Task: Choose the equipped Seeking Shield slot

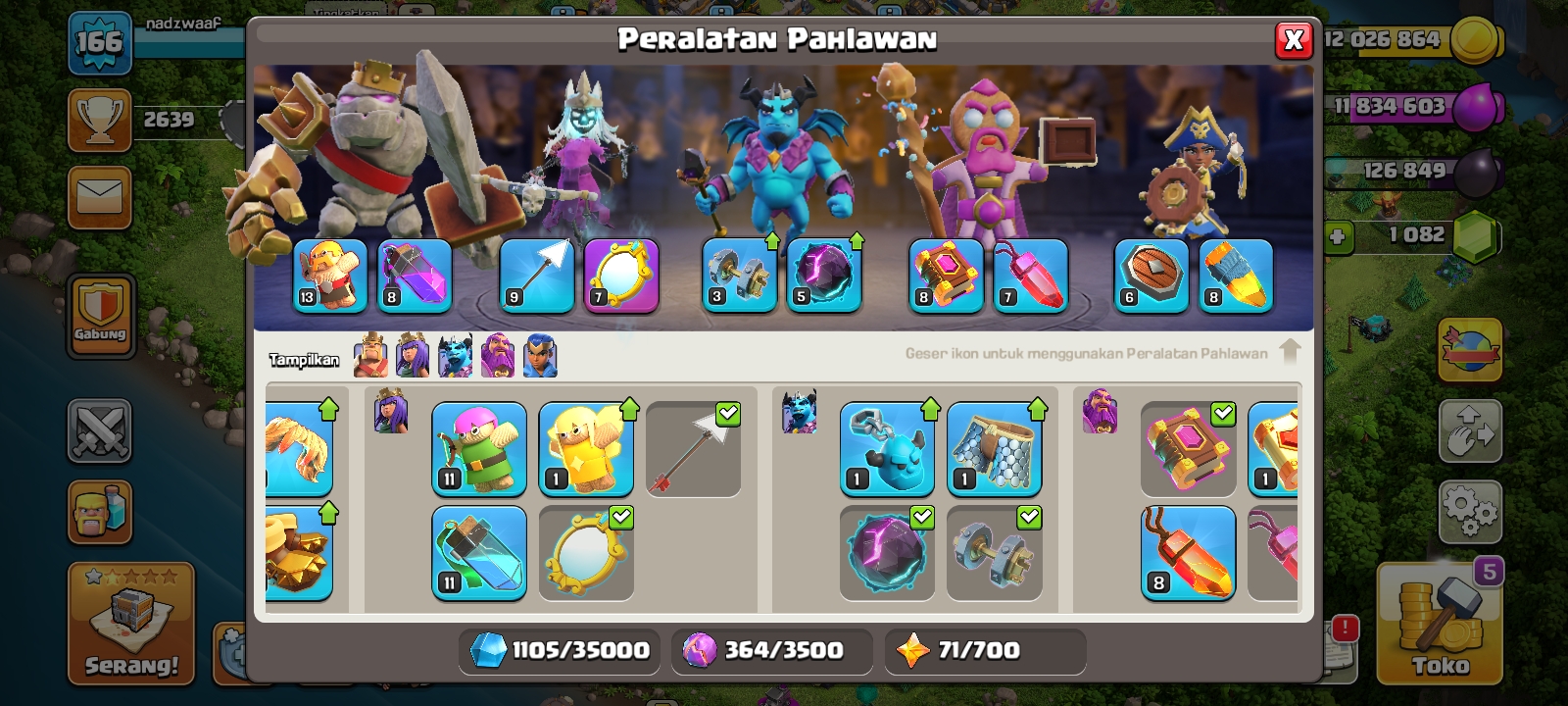Action: pyautogui.click(x=1151, y=276)
